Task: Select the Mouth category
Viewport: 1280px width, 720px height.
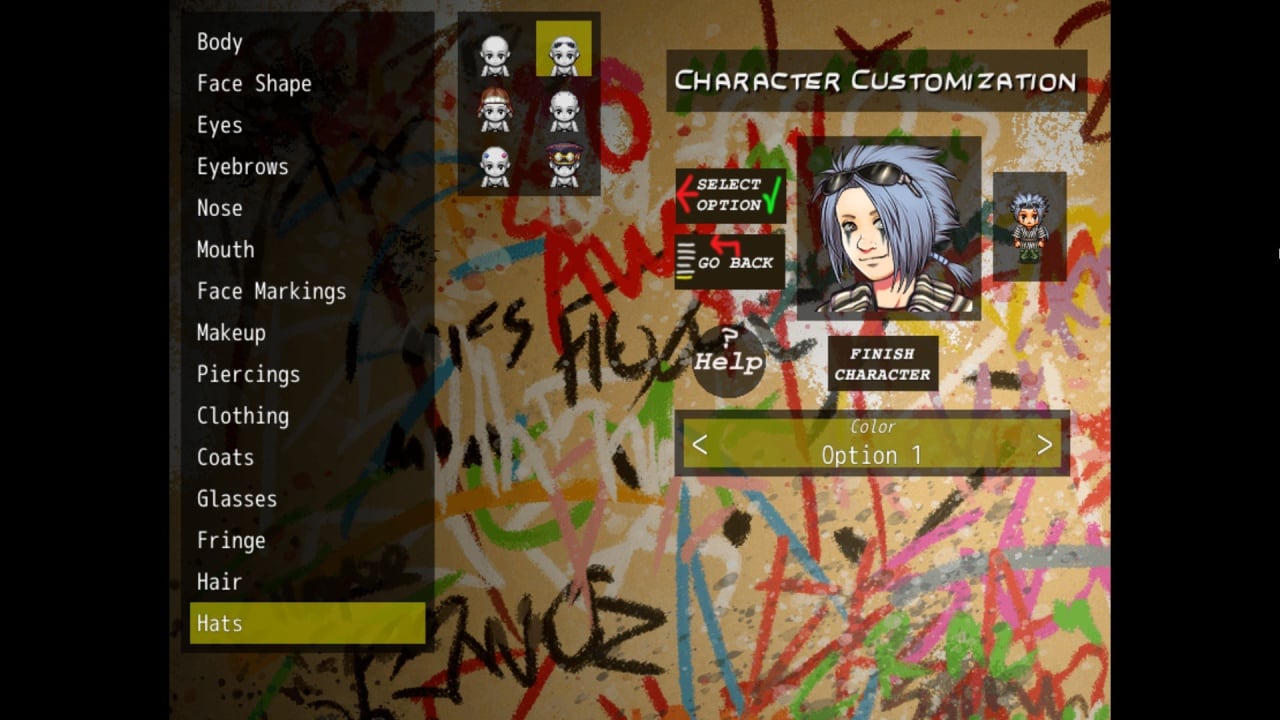Action: [x=225, y=250]
